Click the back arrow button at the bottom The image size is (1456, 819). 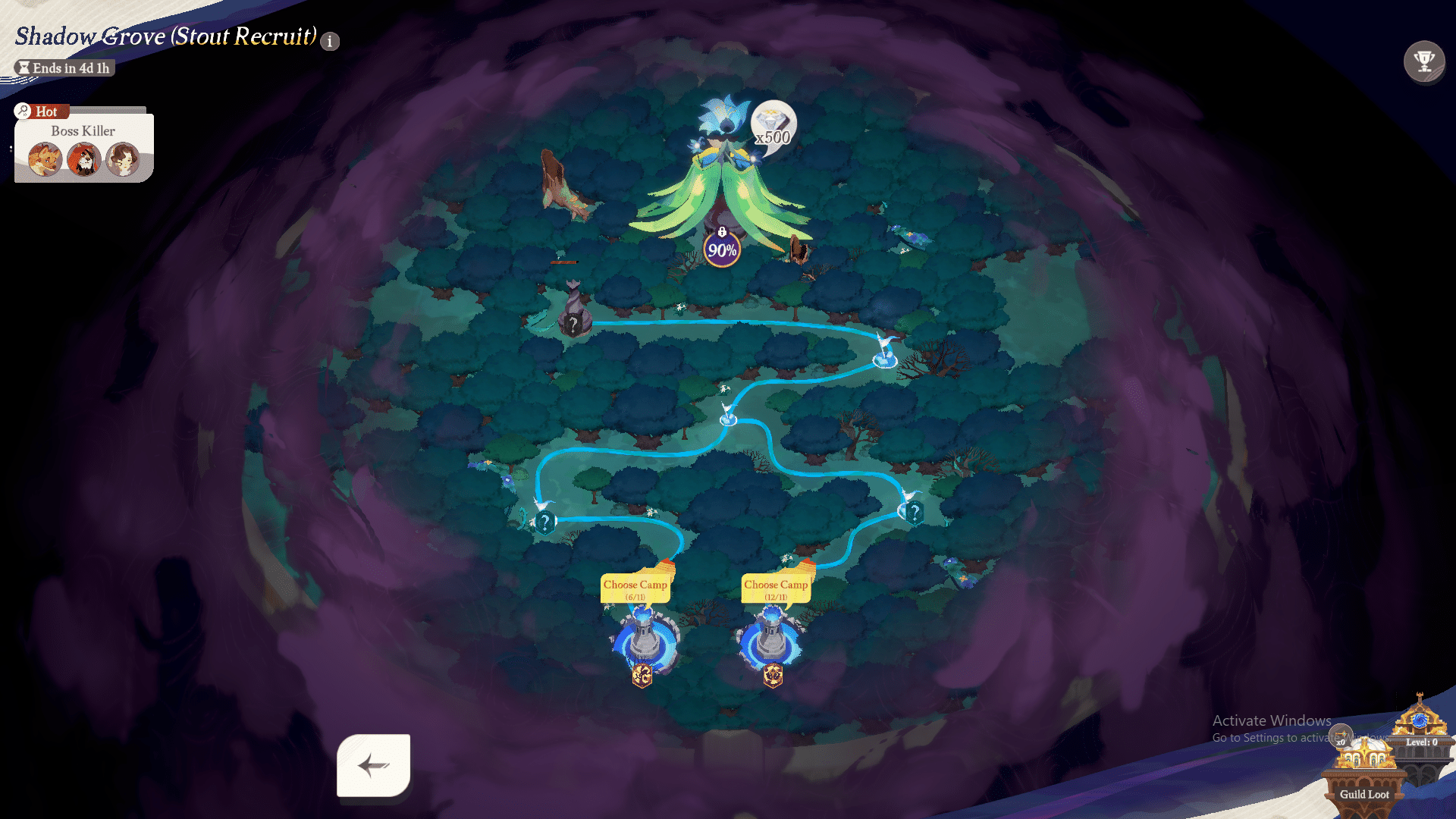click(x=373, y=767)
